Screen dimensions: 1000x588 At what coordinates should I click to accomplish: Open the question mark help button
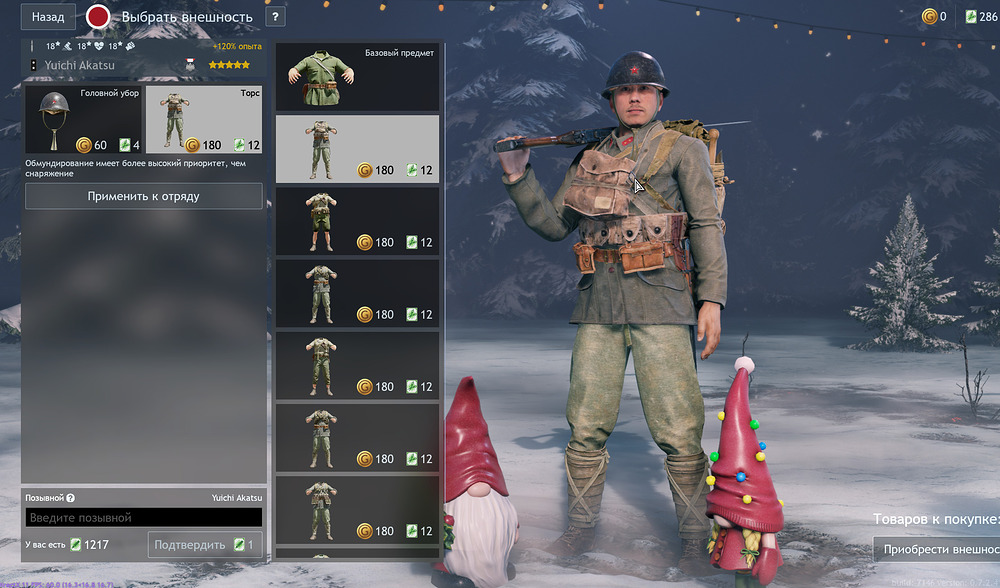click(275, 17)
